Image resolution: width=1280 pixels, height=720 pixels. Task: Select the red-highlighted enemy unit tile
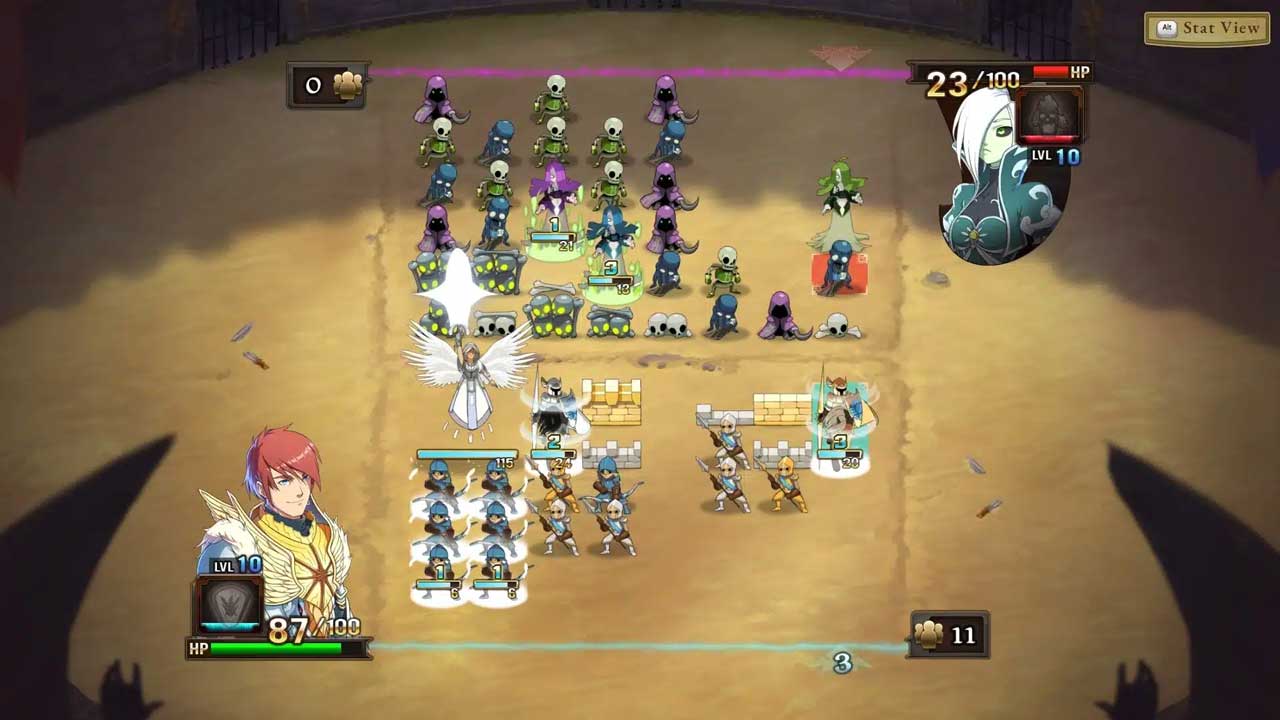839,271
